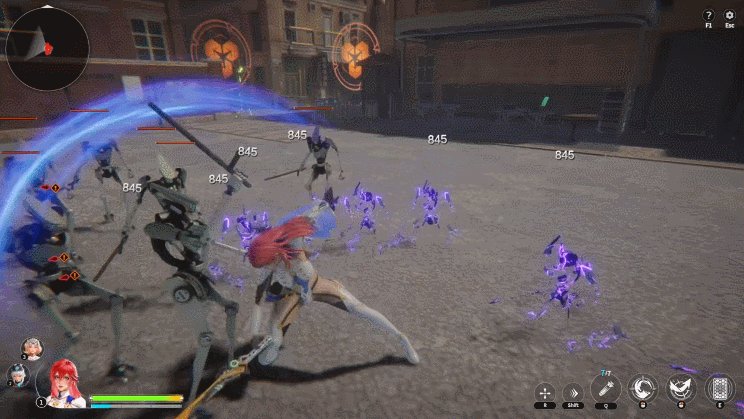Use the grid-panel ultimate skill icon
Screen dimensions: 744x419
coord(720,389)
